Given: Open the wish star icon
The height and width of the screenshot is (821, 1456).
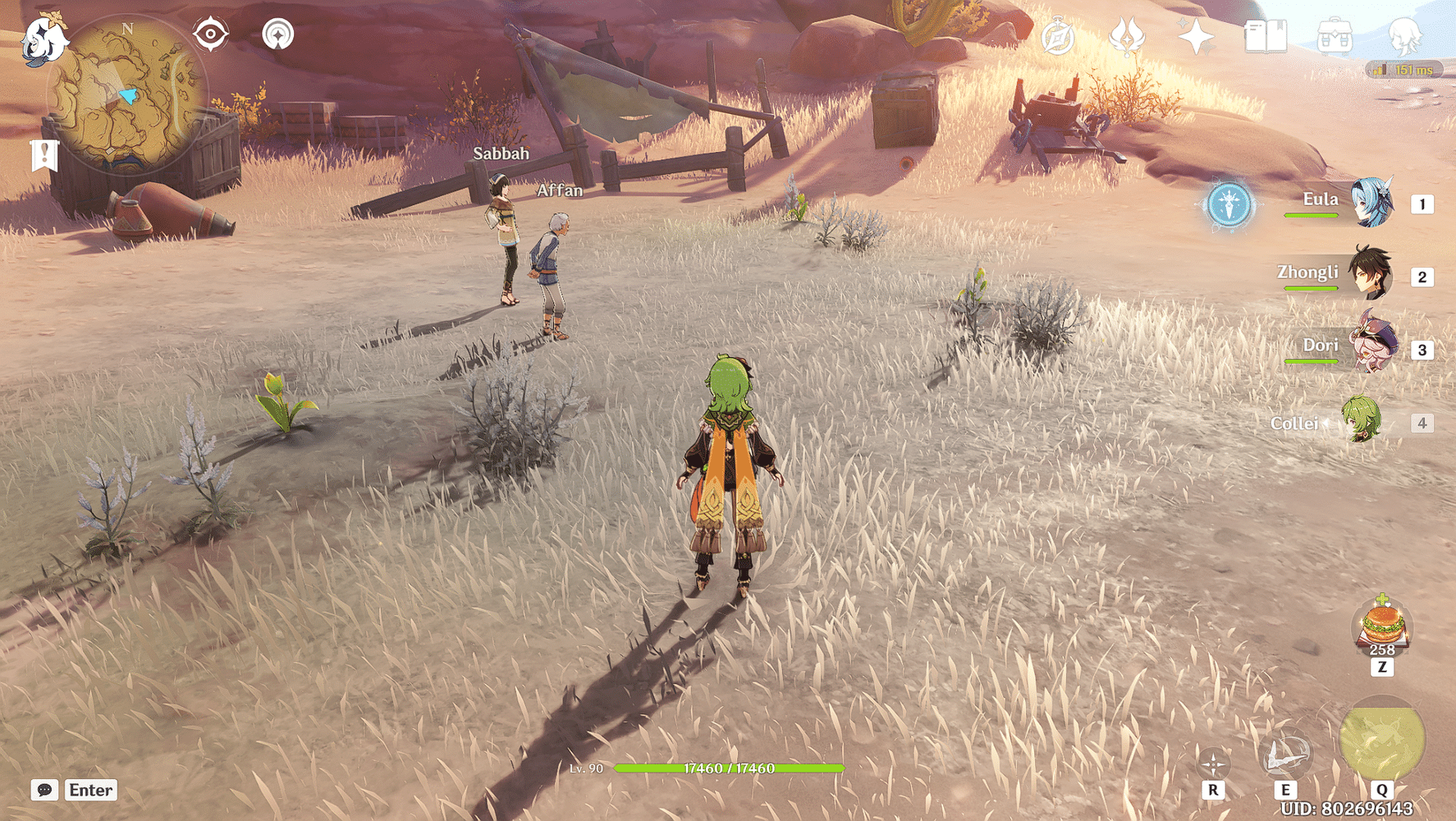Looking at the screenshot, I should pos(1196,37).
